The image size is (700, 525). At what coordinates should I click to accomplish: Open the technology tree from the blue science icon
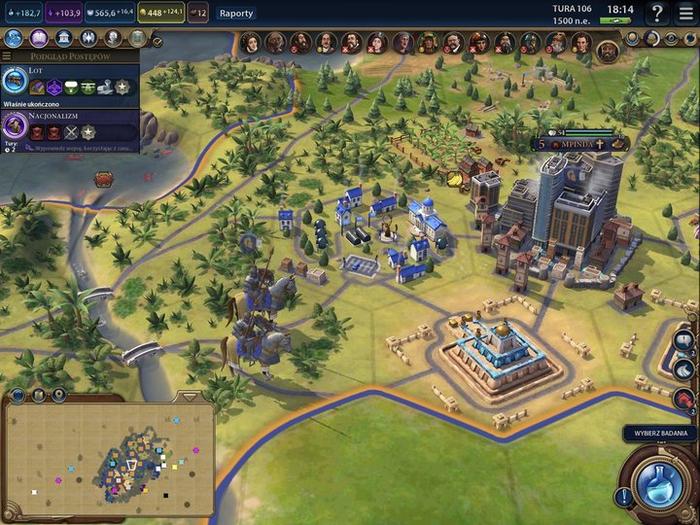point(13,38)
